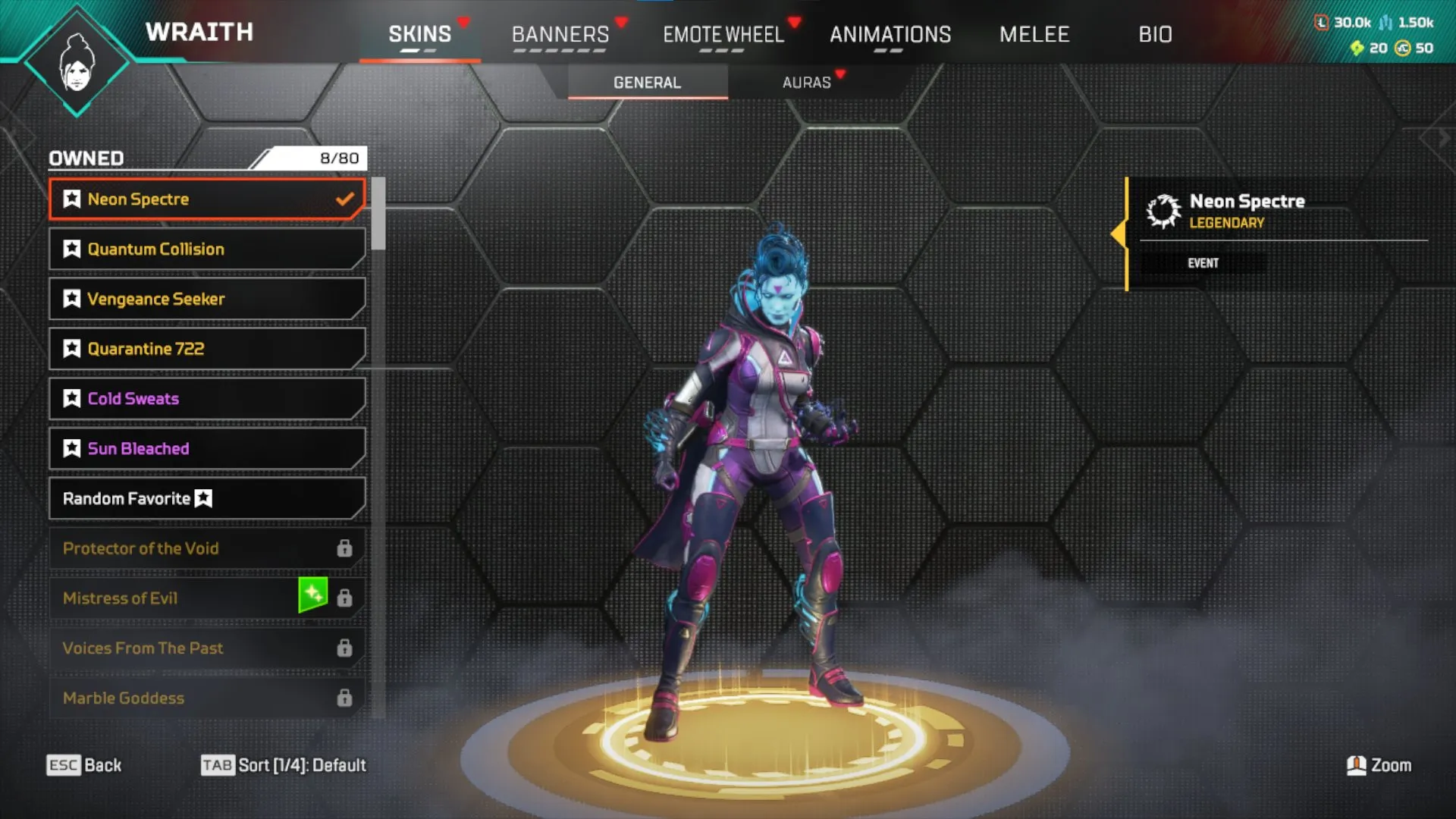Toggle the favorite star on Quantum Collision

pyautogui.click(x=71, y=249)
